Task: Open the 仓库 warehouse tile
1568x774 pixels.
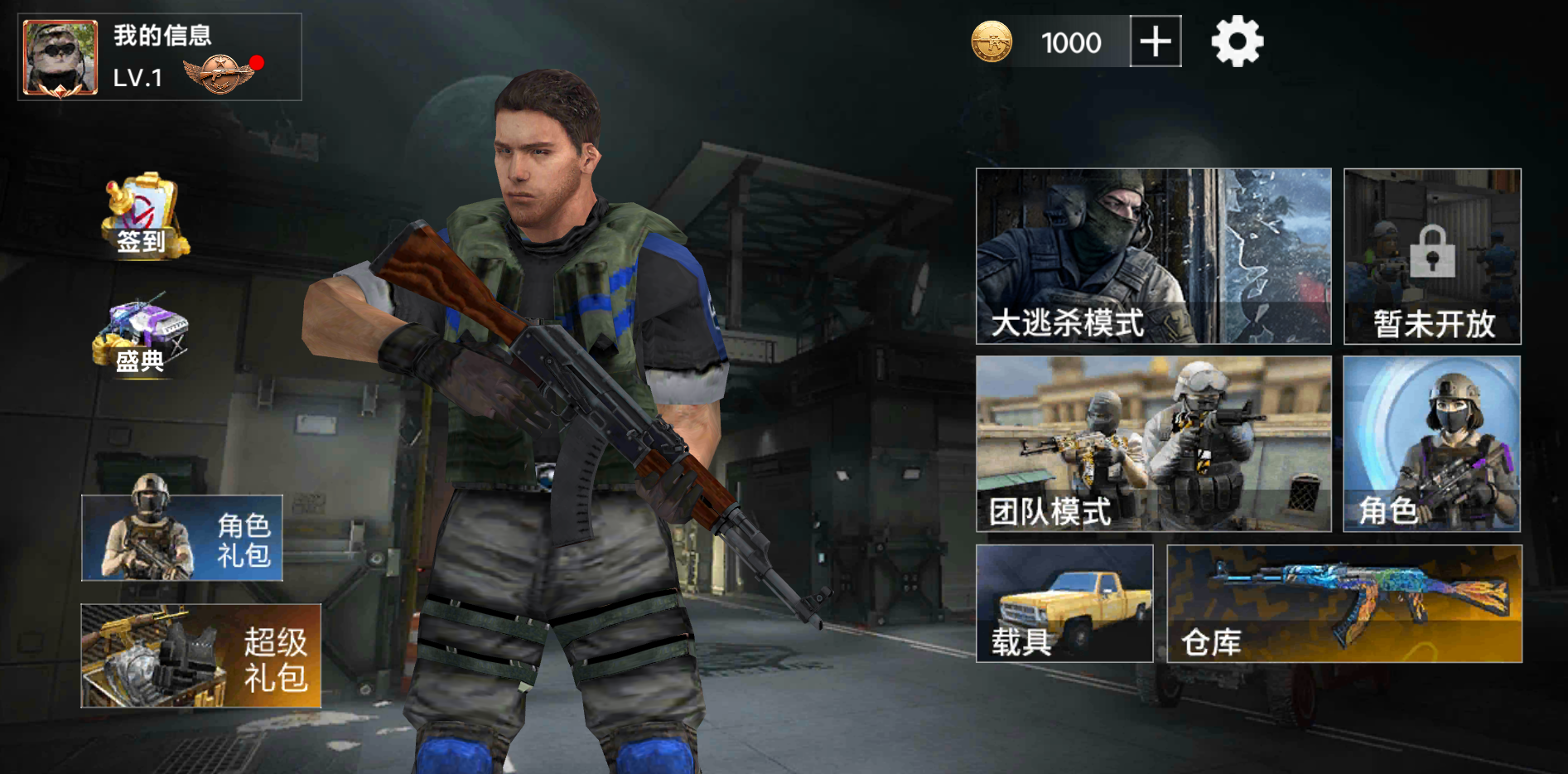Action: [x=1344, y=603]
